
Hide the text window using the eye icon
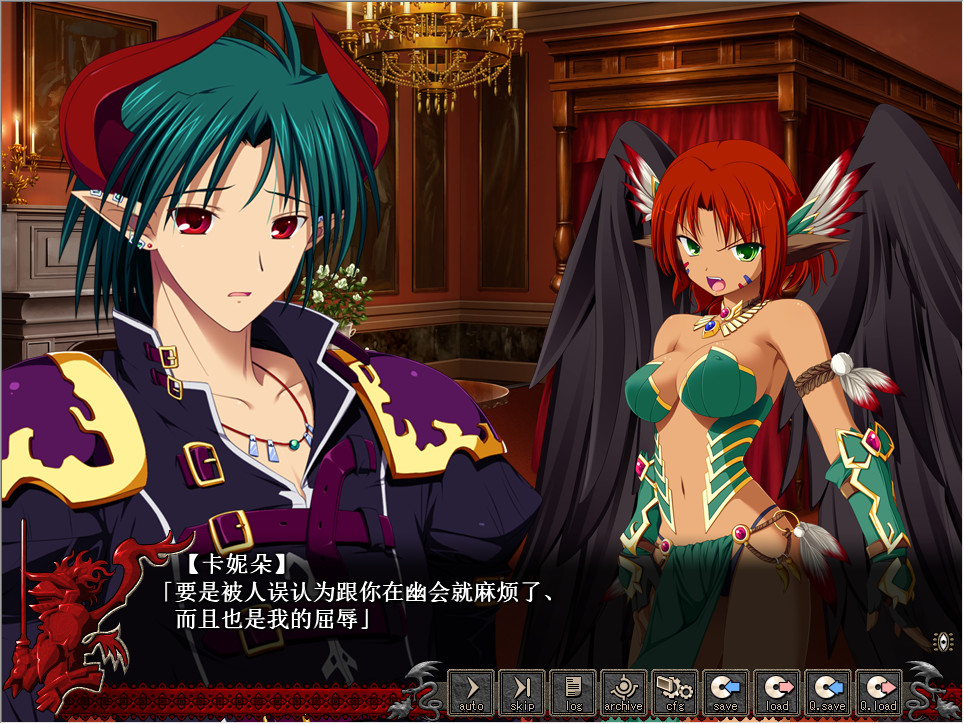[x=941, y=641]
